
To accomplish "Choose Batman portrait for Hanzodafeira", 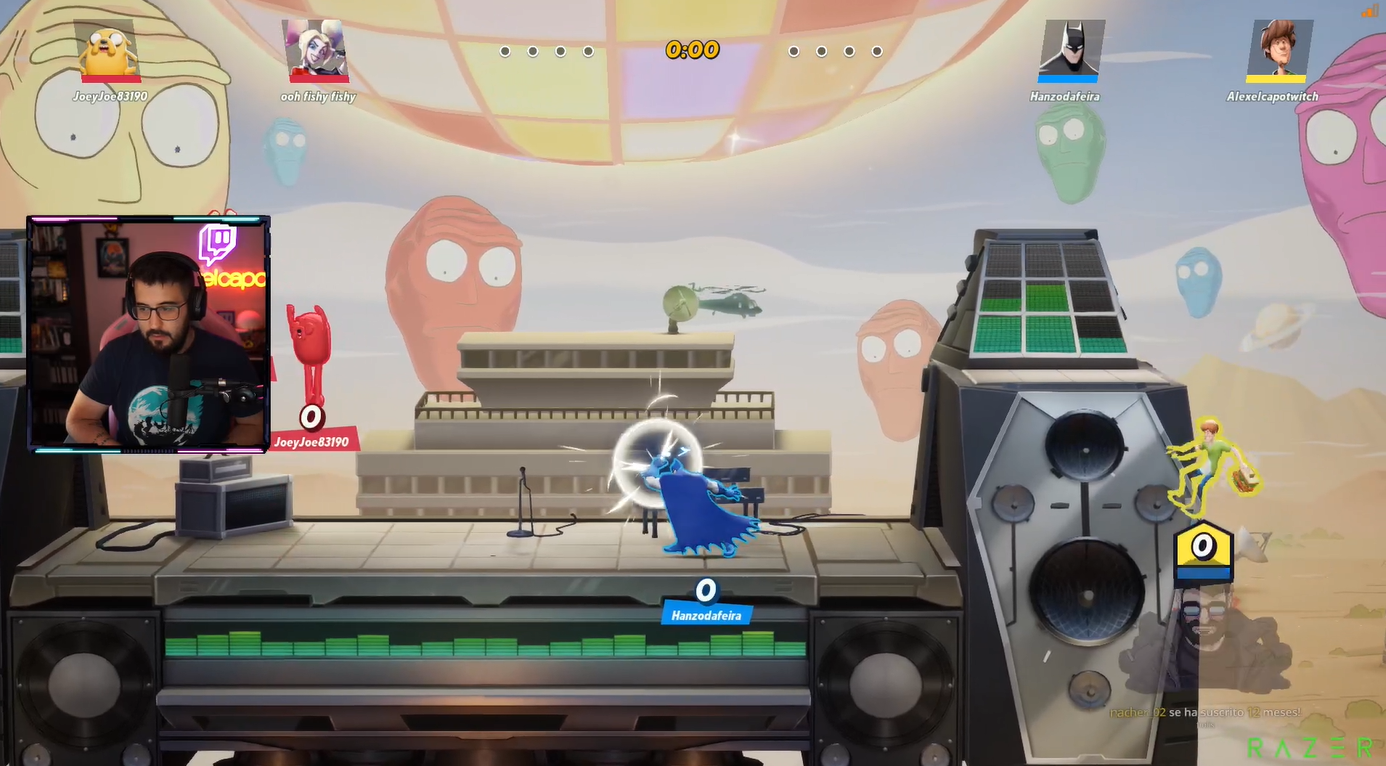I will point(1070,49).
